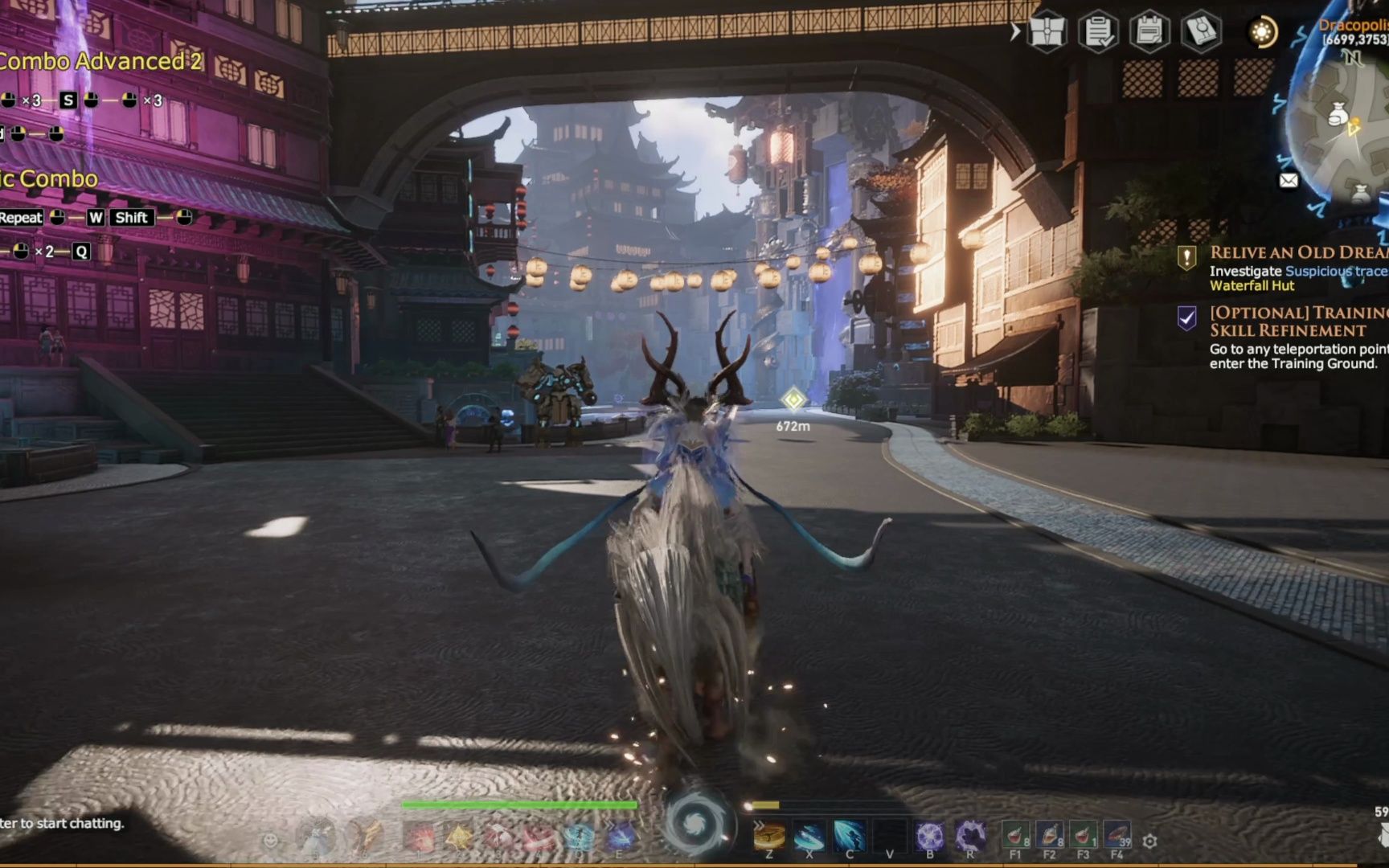Click the golden drum skill on Z
Screen dimensions: 1389x868
[769, 836]
